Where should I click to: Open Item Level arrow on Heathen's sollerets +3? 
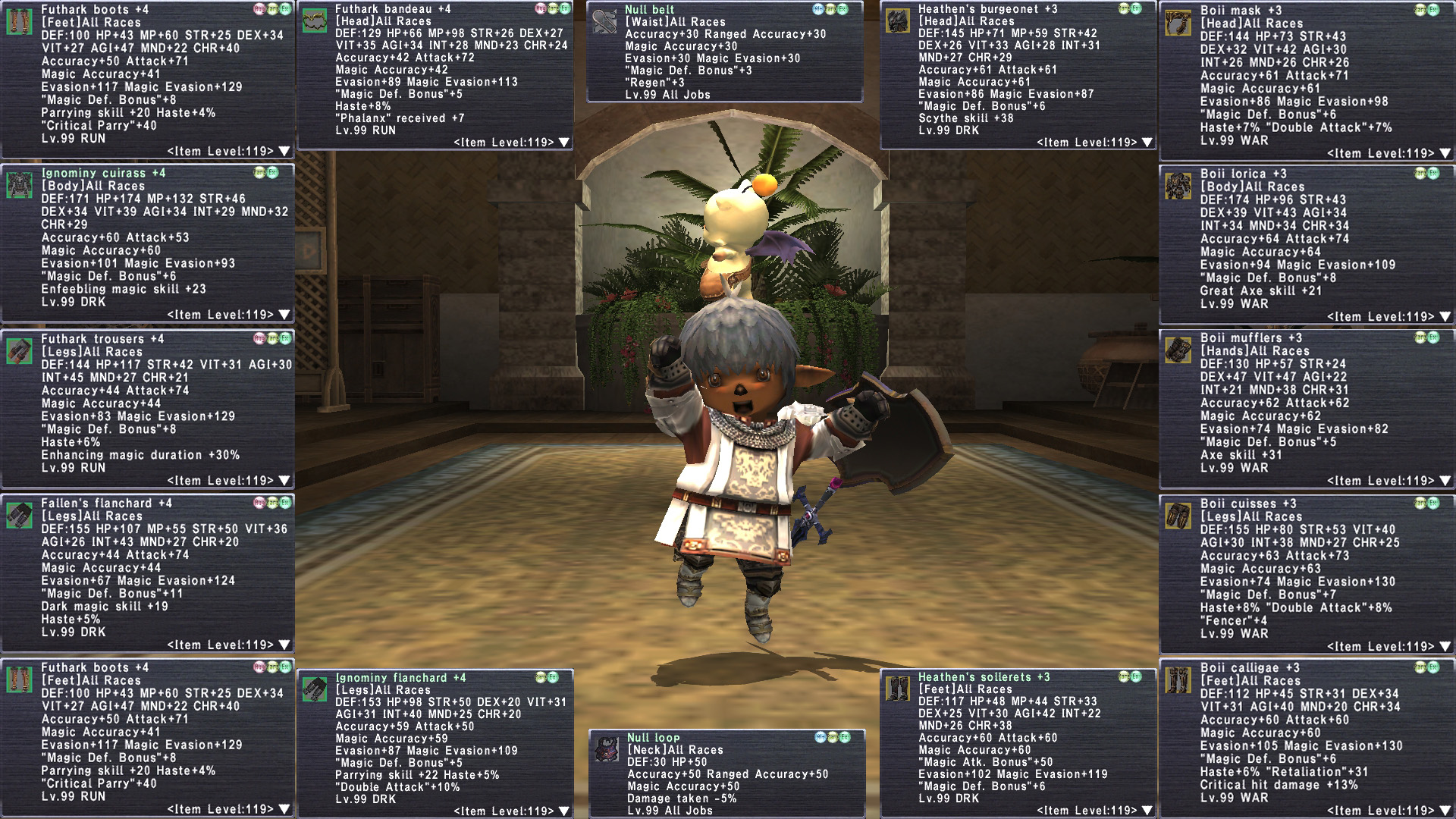[x=1147, y=811]
